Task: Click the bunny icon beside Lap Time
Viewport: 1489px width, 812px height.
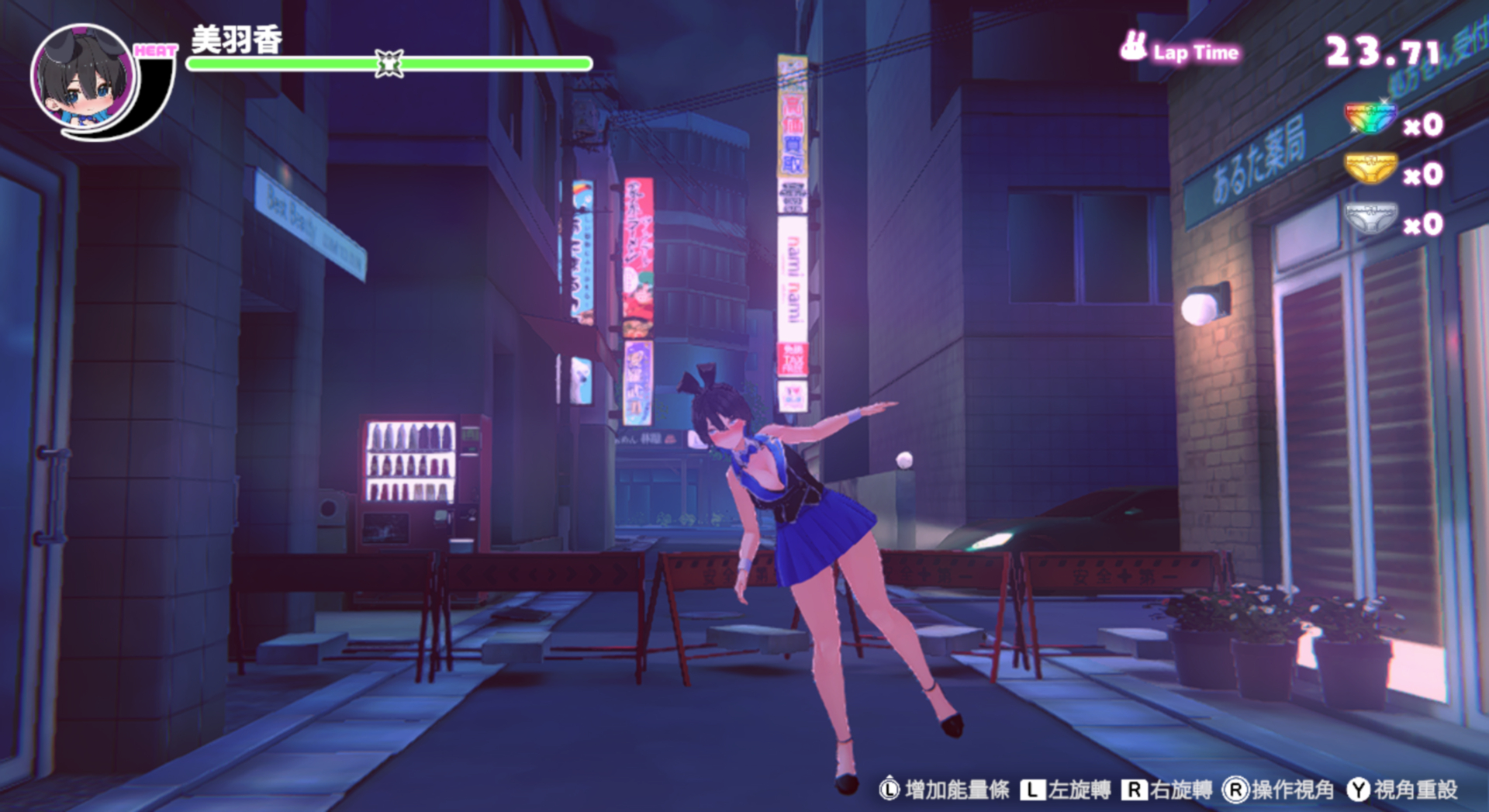Action: pyautogui.click(x=1133, y=47)
